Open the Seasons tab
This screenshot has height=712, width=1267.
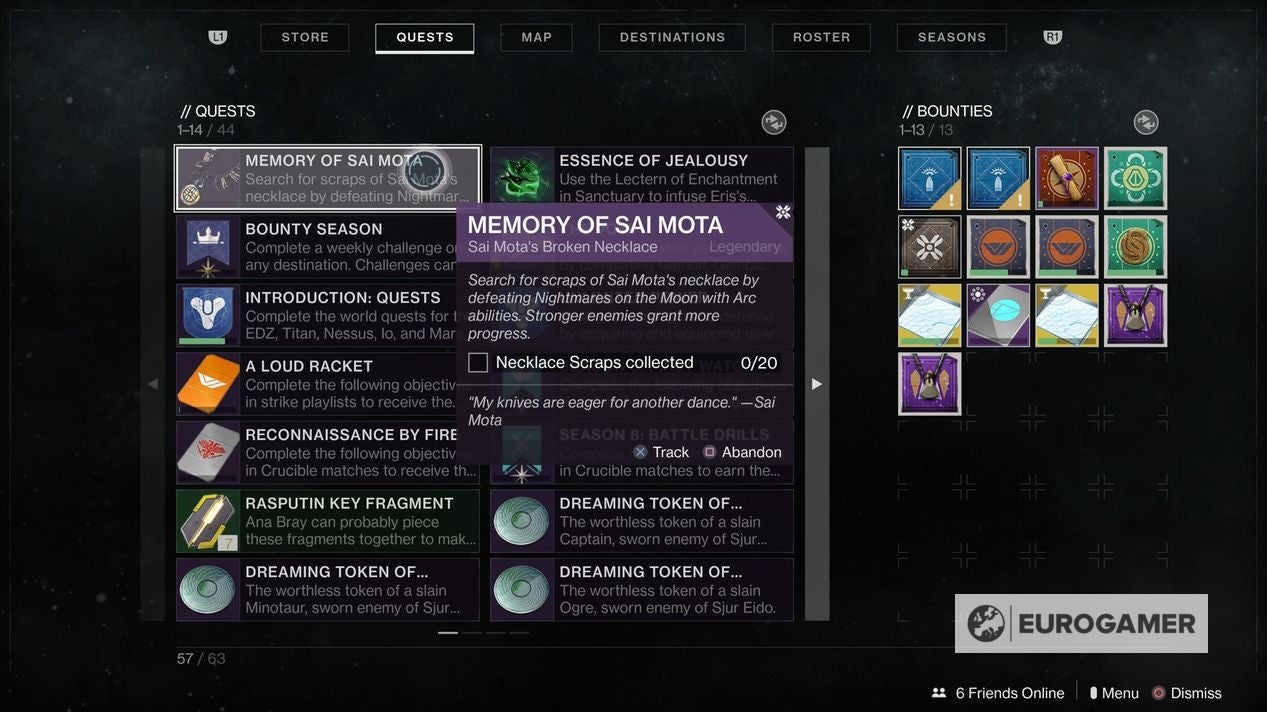[x=952, y=38]
